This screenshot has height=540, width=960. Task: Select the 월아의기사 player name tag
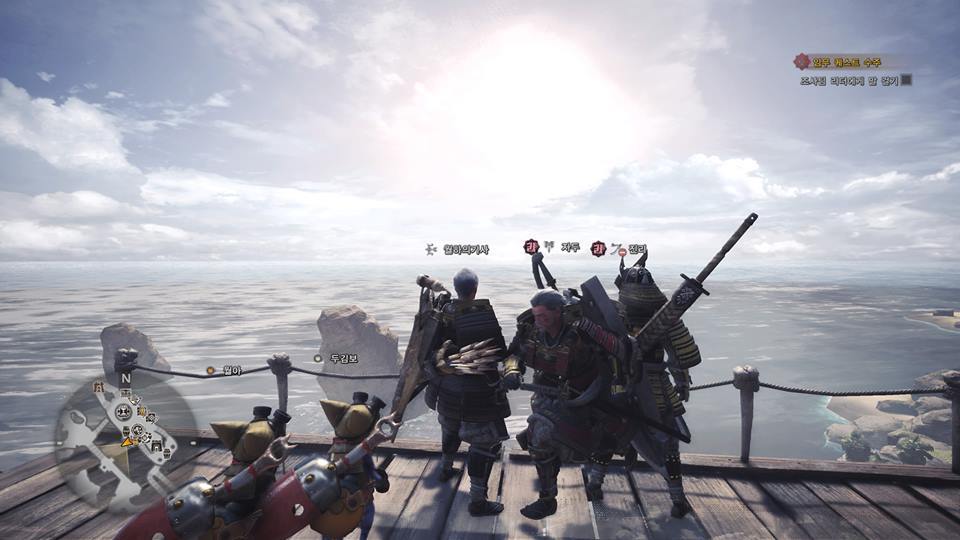[466, 249]
